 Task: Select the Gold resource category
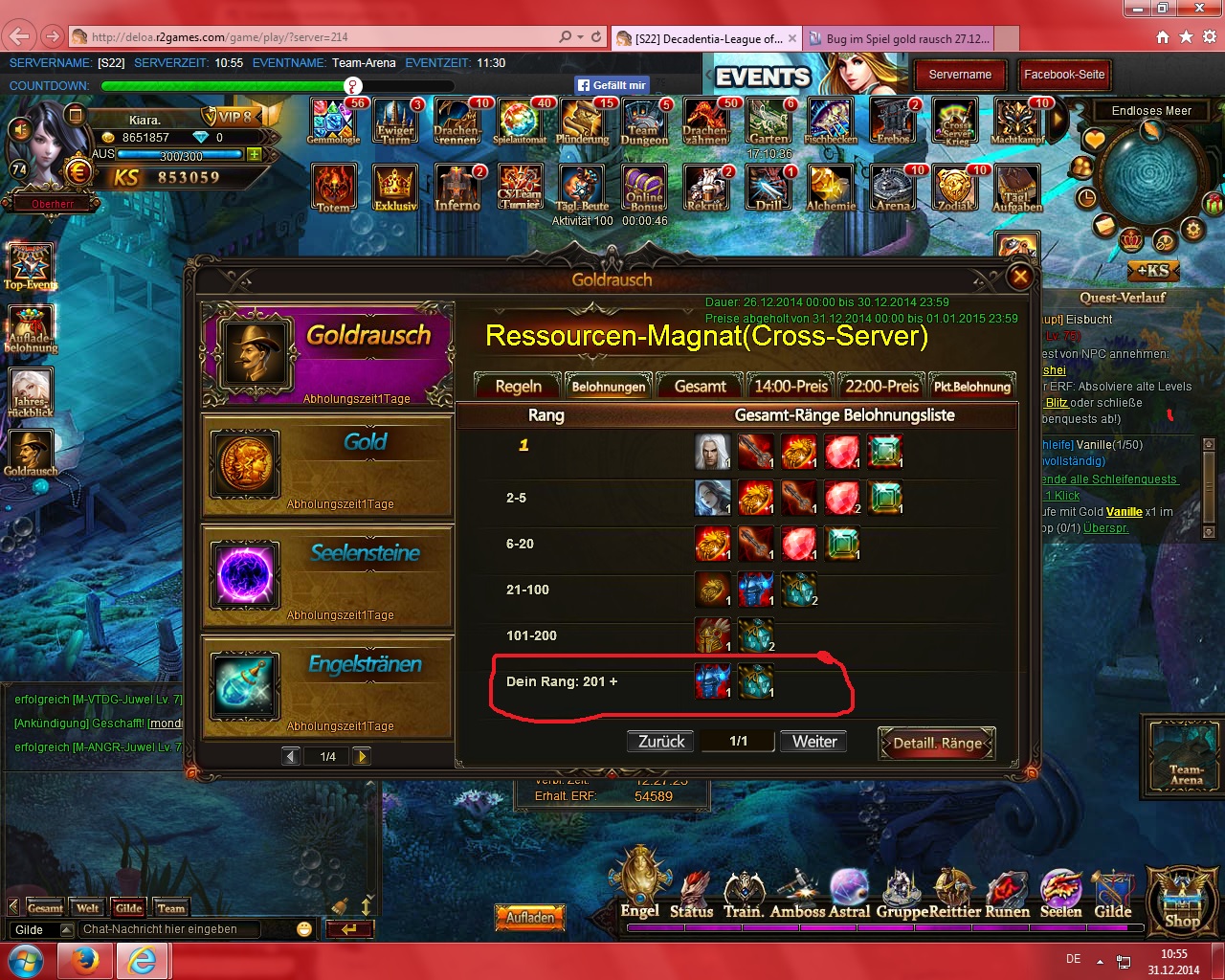pos(327,465)
